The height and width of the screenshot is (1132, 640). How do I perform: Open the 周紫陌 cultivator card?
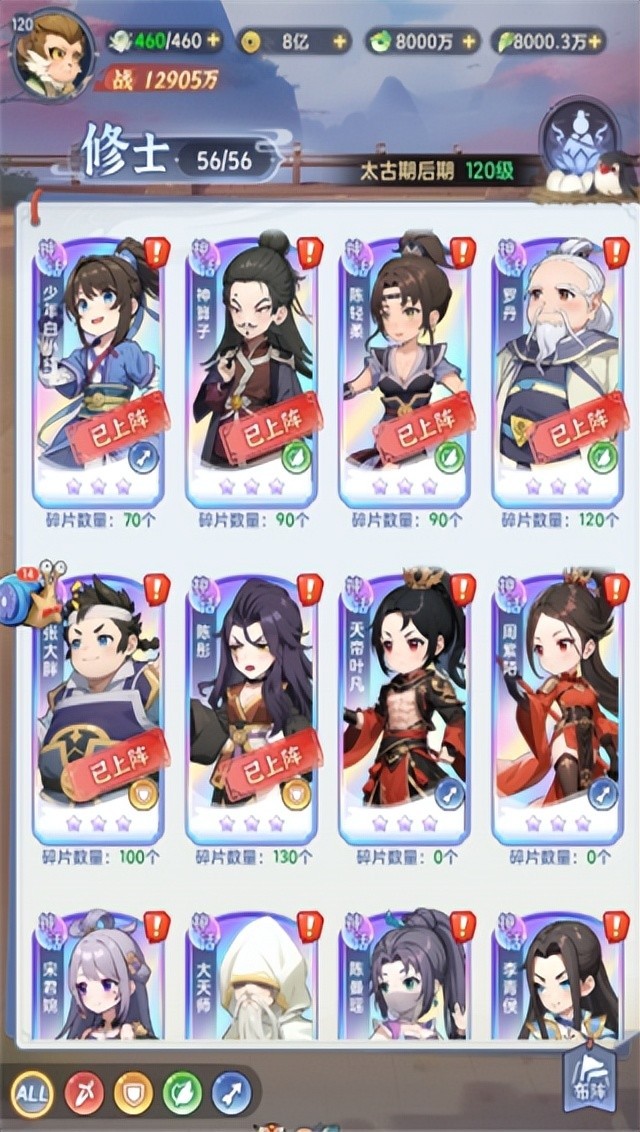point(558,705)
